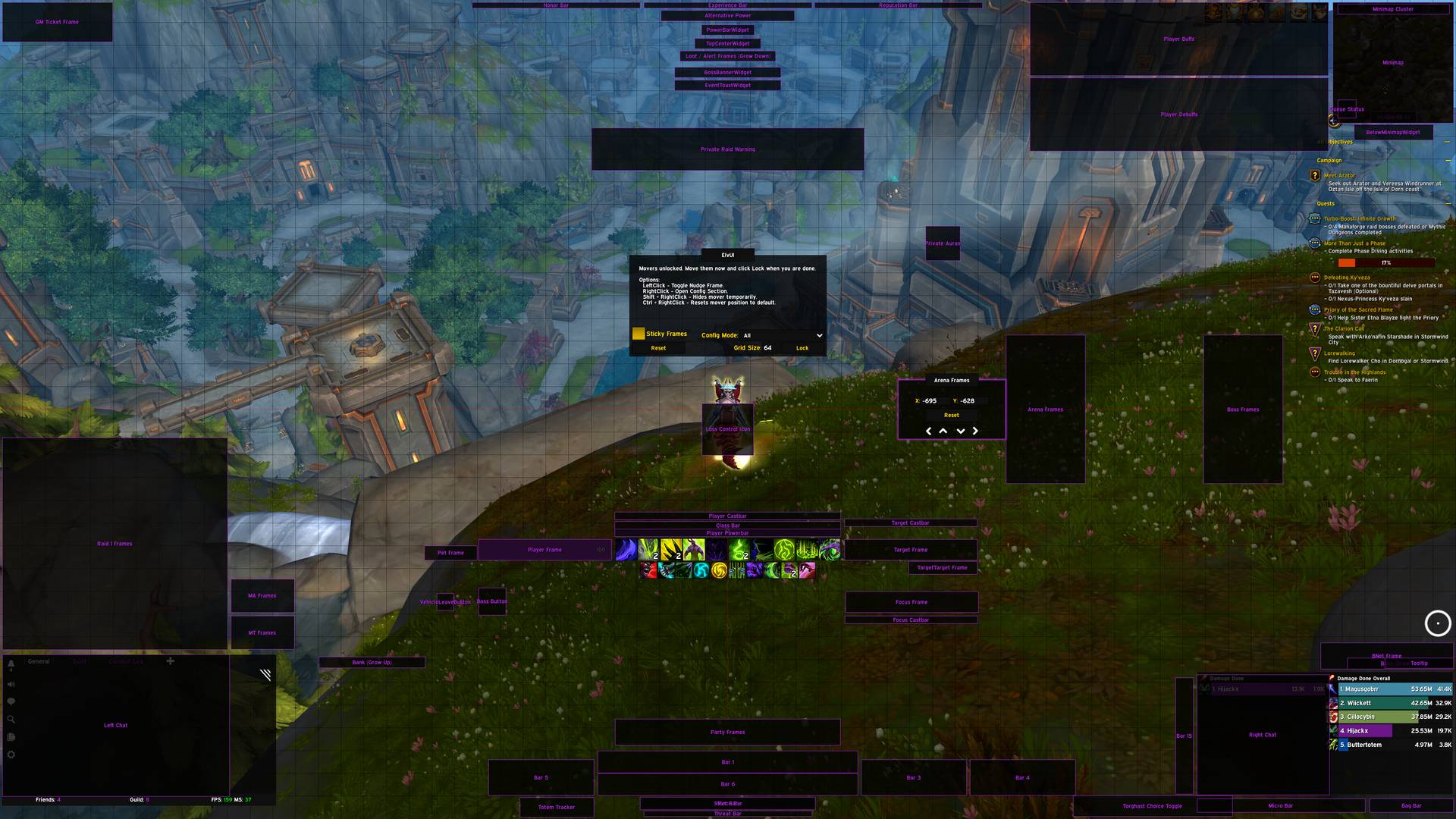Edit the Grid Size value field

[768, 348]
